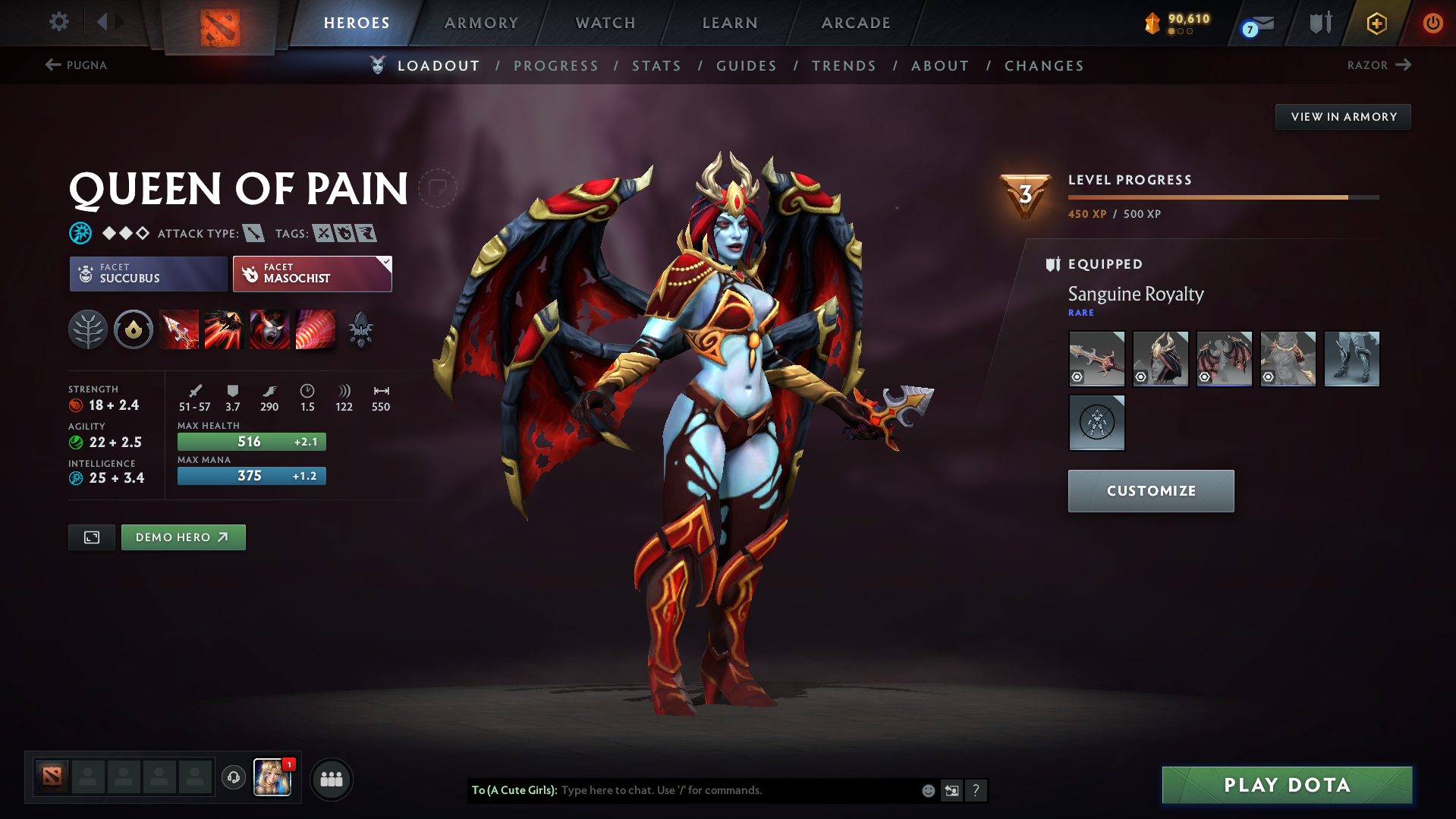This screenshot has width=1456, height=819.
Task: Expand the Masochist facet dropdown arrow
Action: [x=387, y=261]
